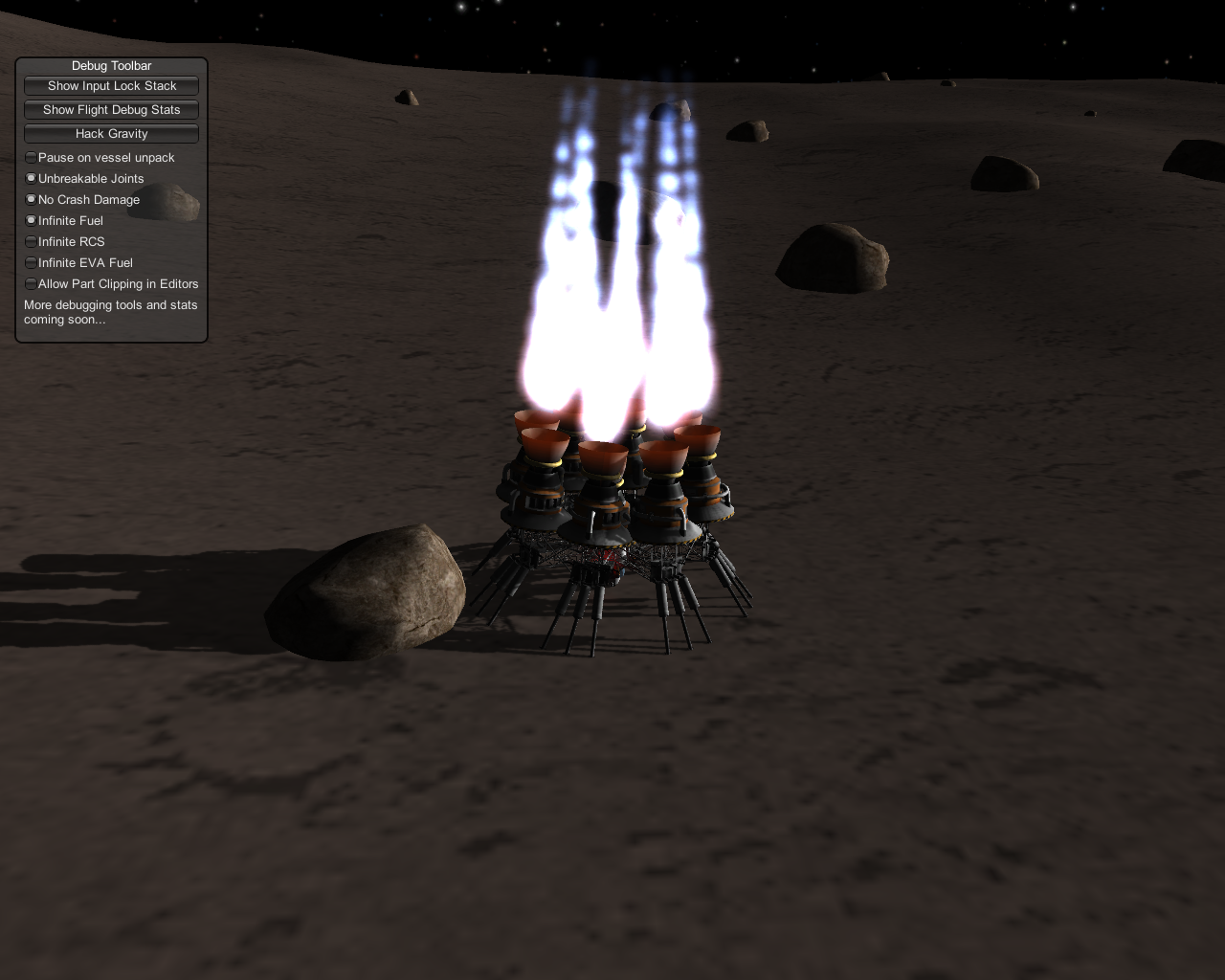The width and height of the screenshot is (1225, 980).
Task: Toggle the Unbreakable Joints option
Action: coord(31,178)
